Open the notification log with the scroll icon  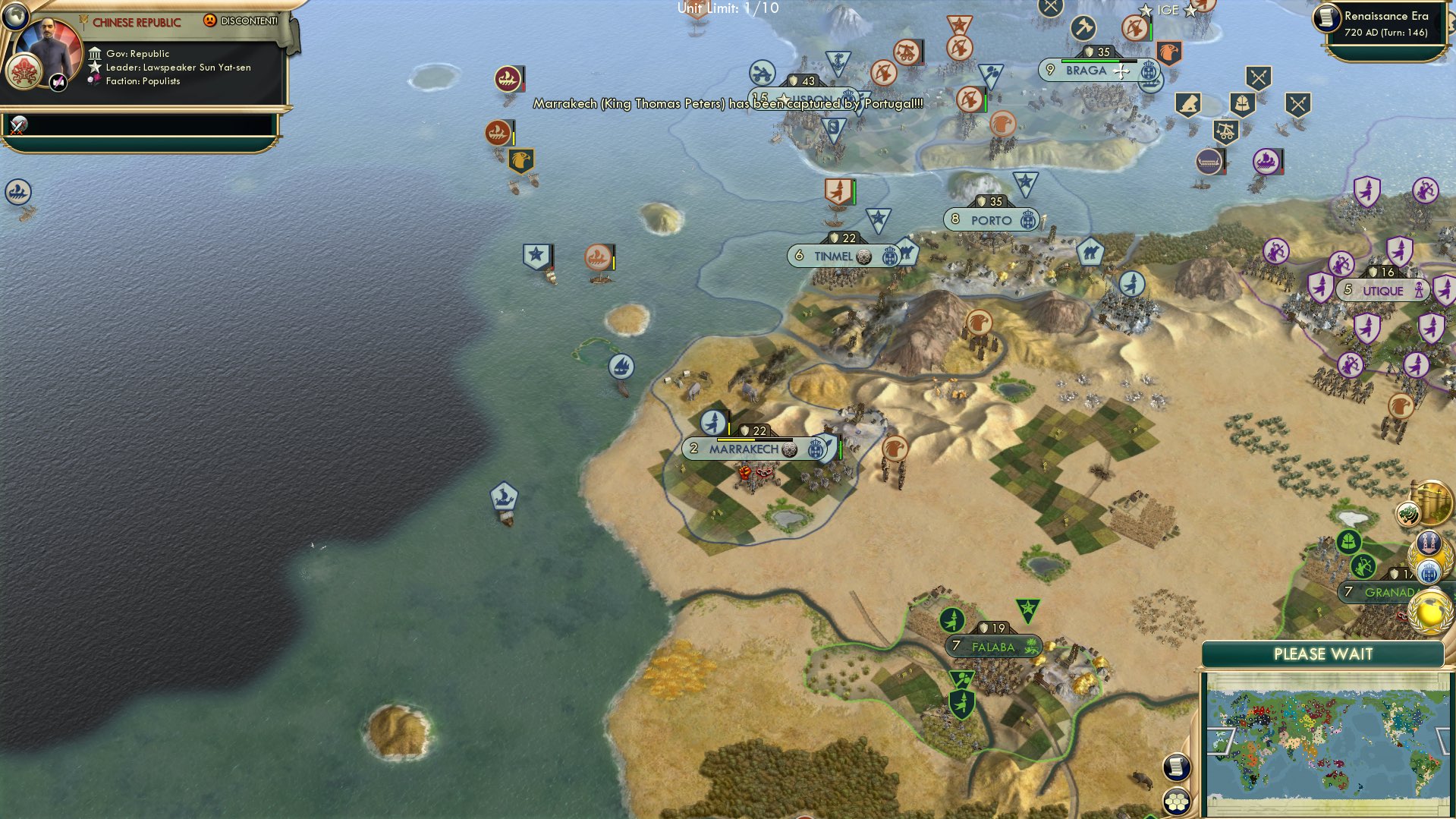1176,767
